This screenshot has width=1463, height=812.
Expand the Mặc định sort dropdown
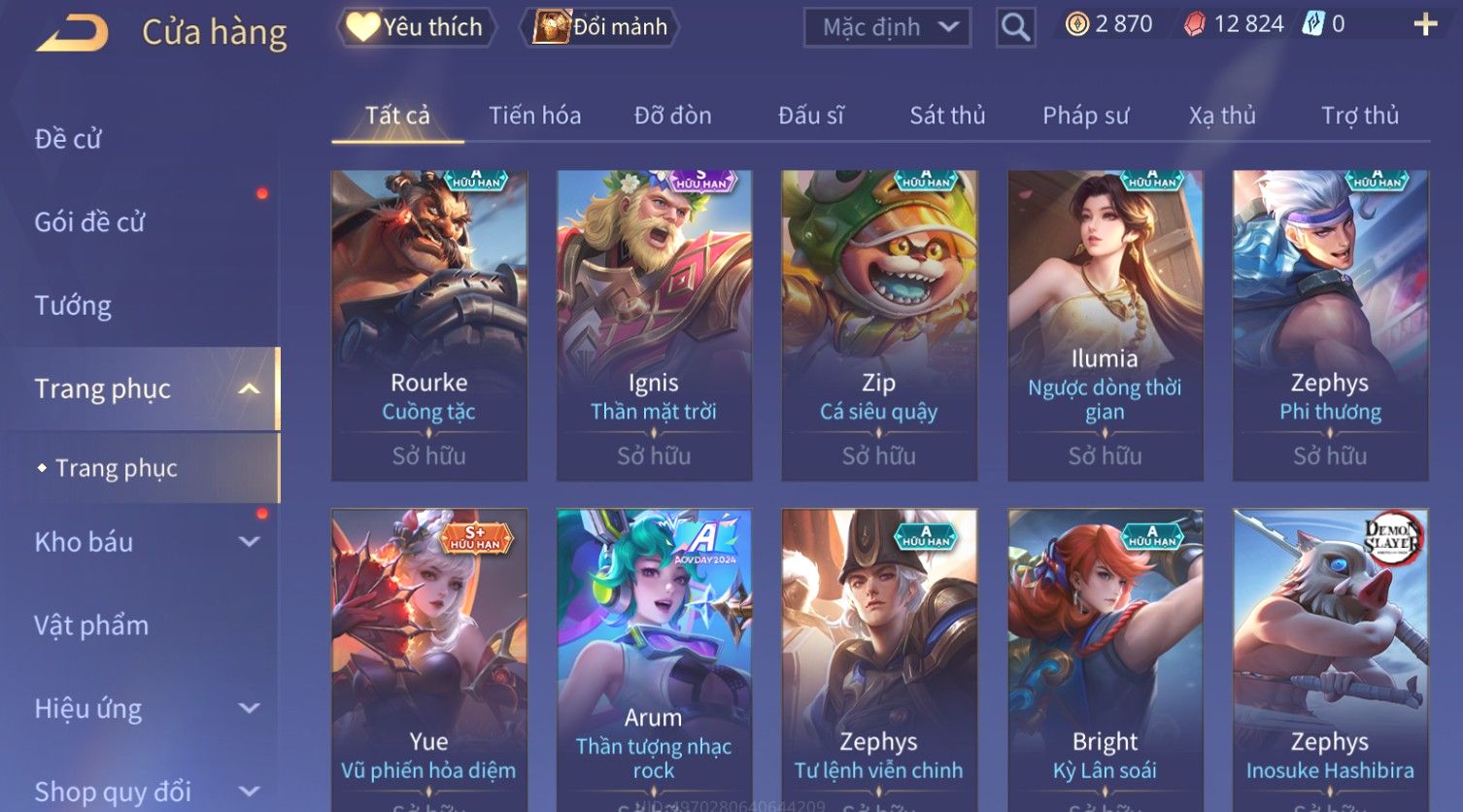point(887,27)
